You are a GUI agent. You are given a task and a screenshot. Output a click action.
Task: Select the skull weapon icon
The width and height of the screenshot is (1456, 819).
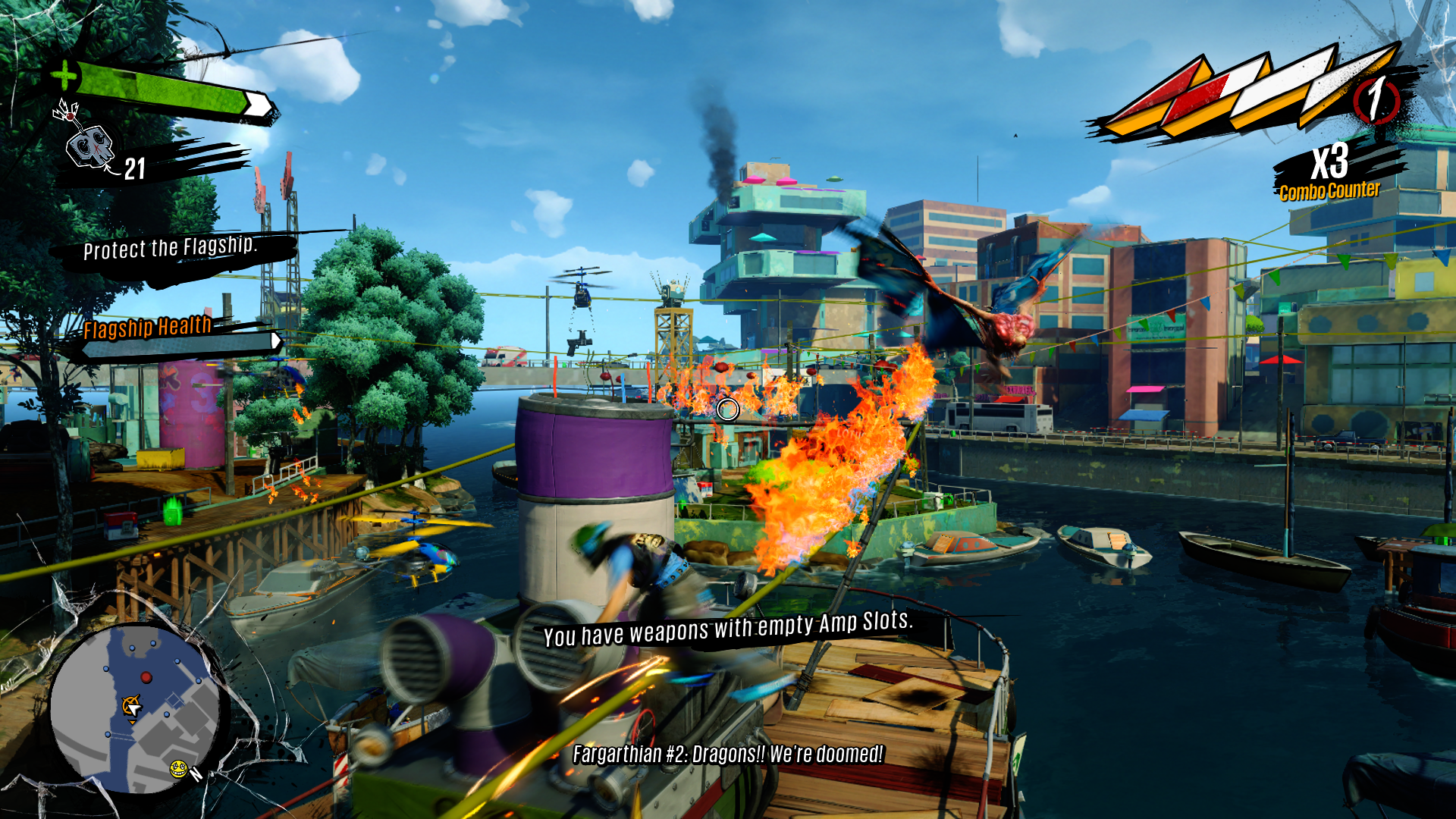click(89, 146)
